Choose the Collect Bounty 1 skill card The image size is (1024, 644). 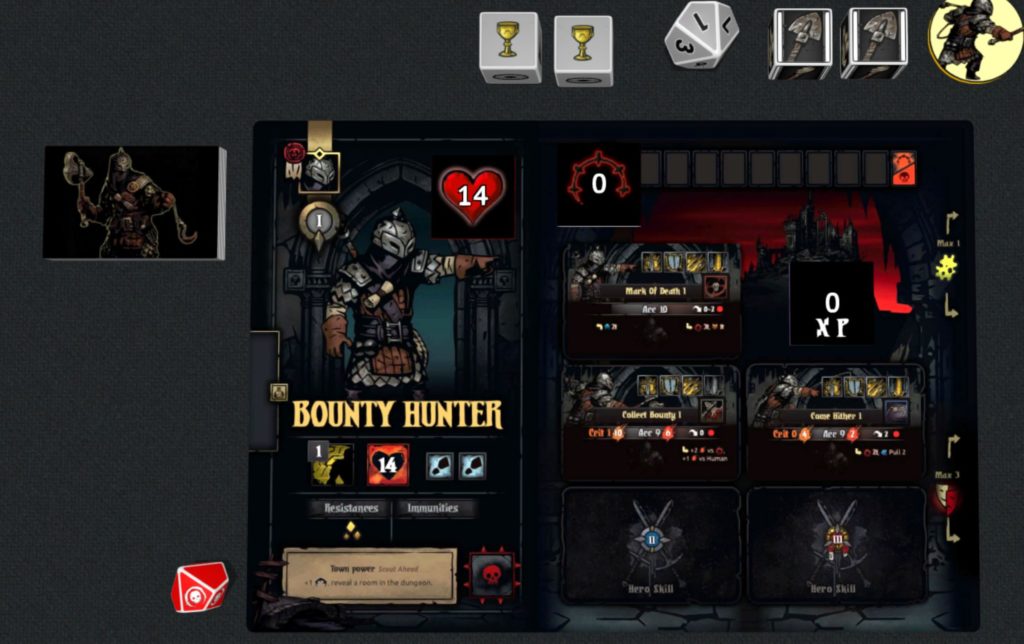coord(650,420)
